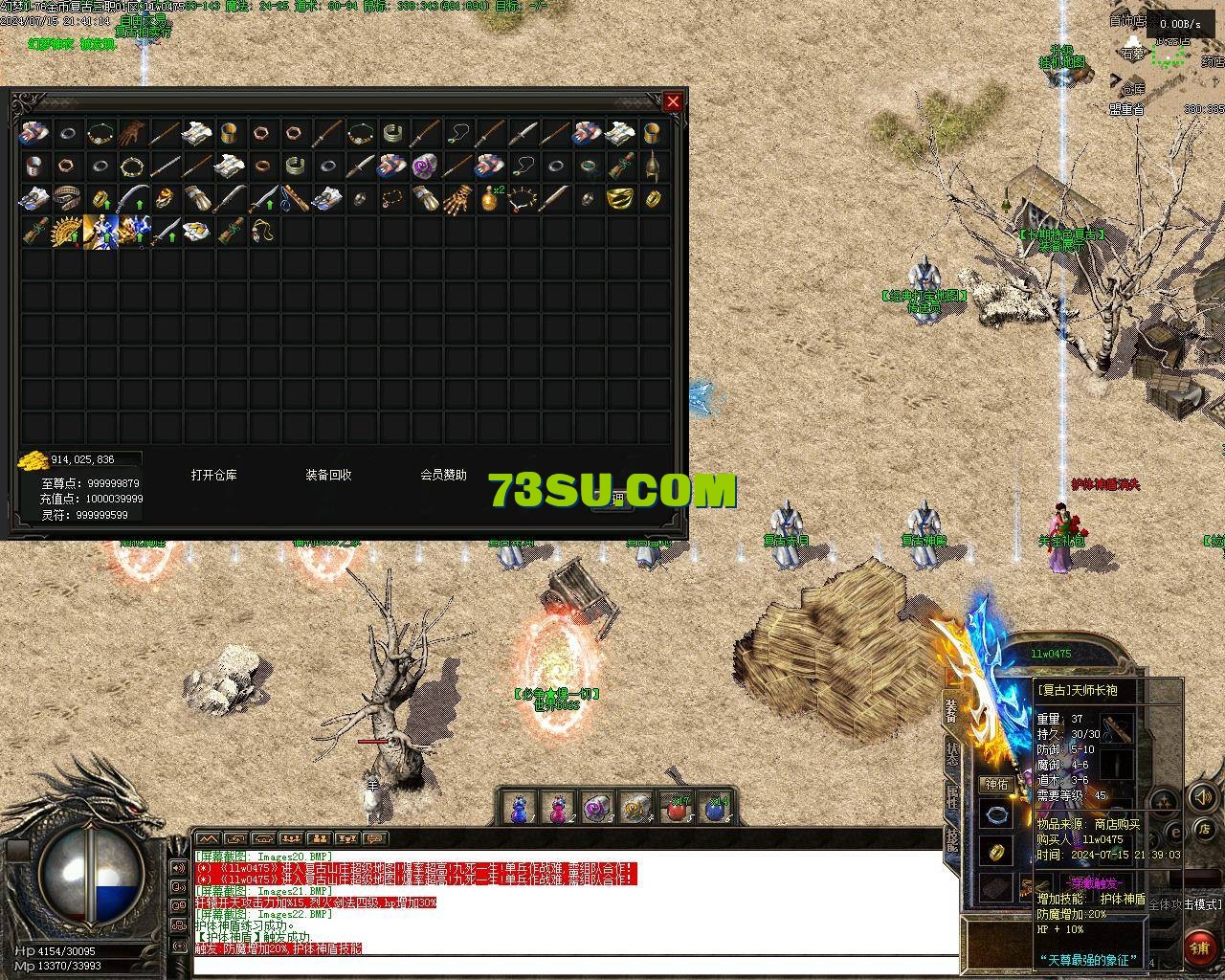
Task: Use the pink potion in hotbar slot 2
Action: (557, 809)
